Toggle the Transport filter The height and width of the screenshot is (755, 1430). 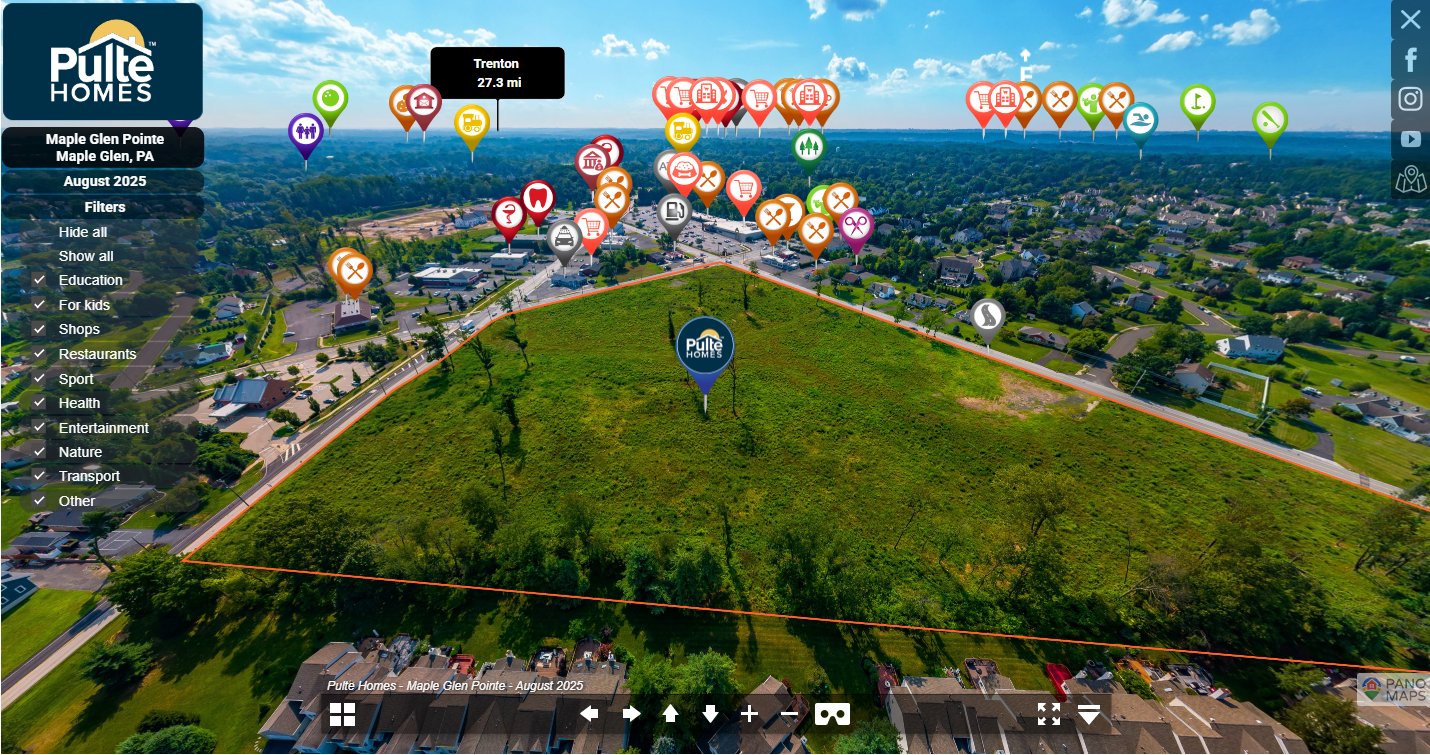tap(40, 476)
